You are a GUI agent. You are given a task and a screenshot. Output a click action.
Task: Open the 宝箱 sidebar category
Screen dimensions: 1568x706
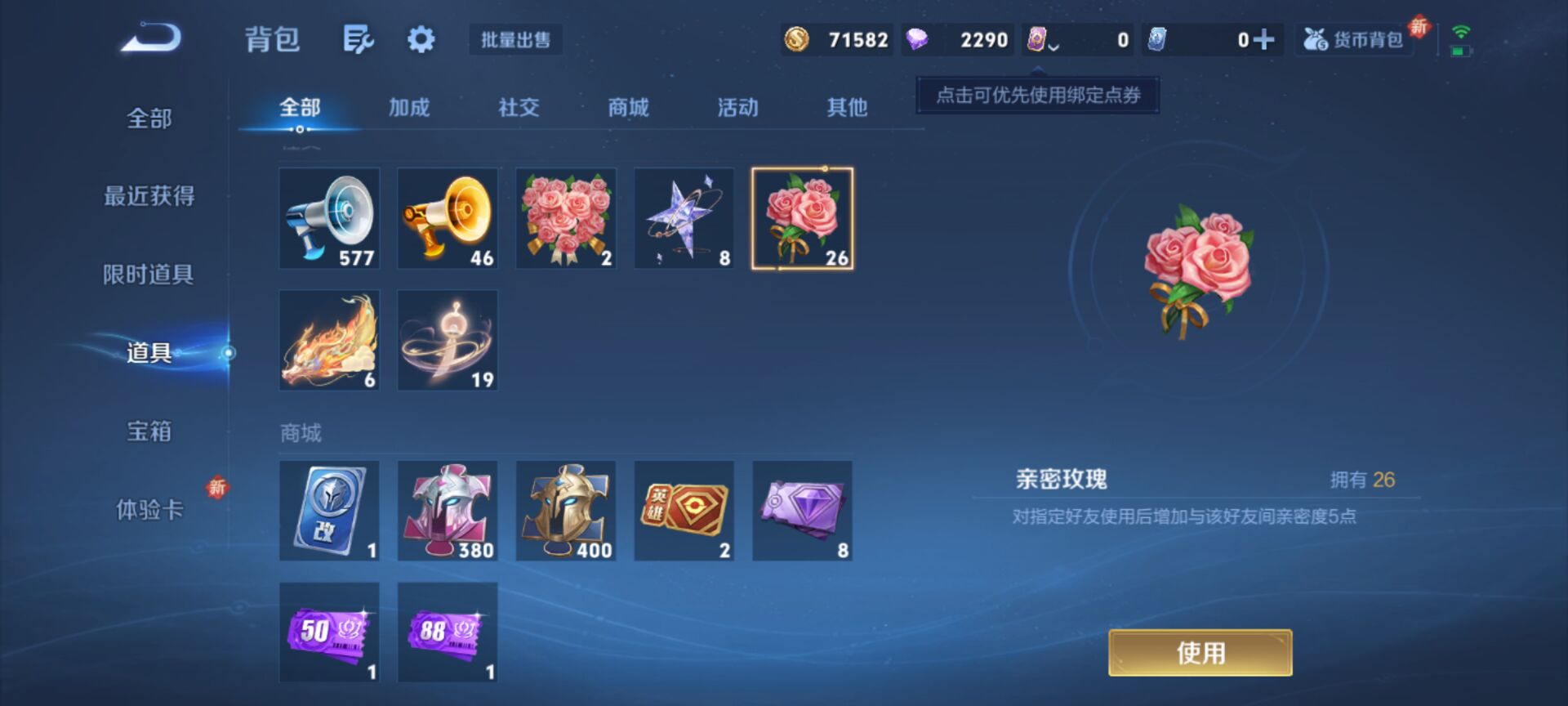click(151, 432)
